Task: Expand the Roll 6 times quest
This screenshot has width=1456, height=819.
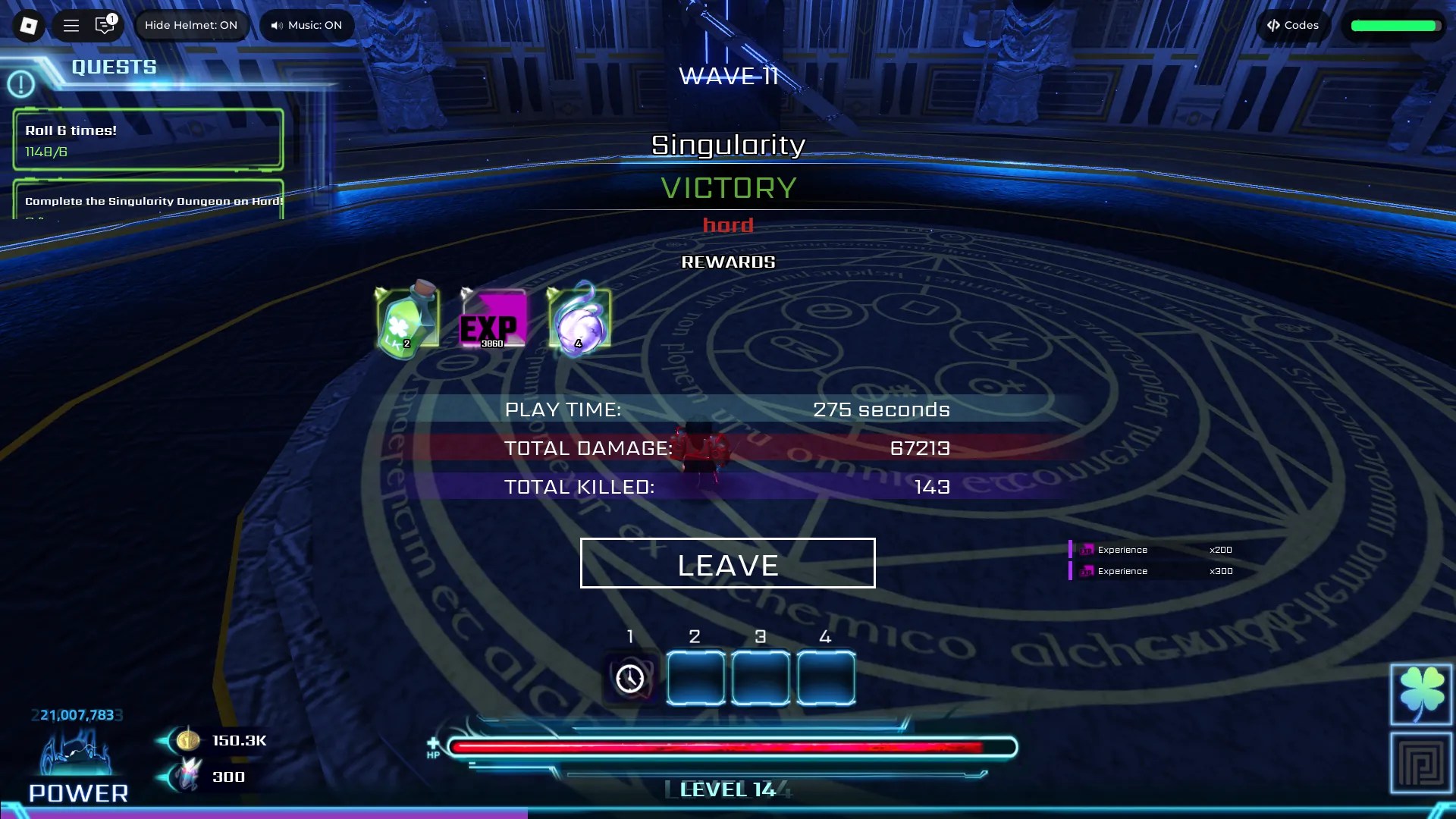Action: (148, 140)
